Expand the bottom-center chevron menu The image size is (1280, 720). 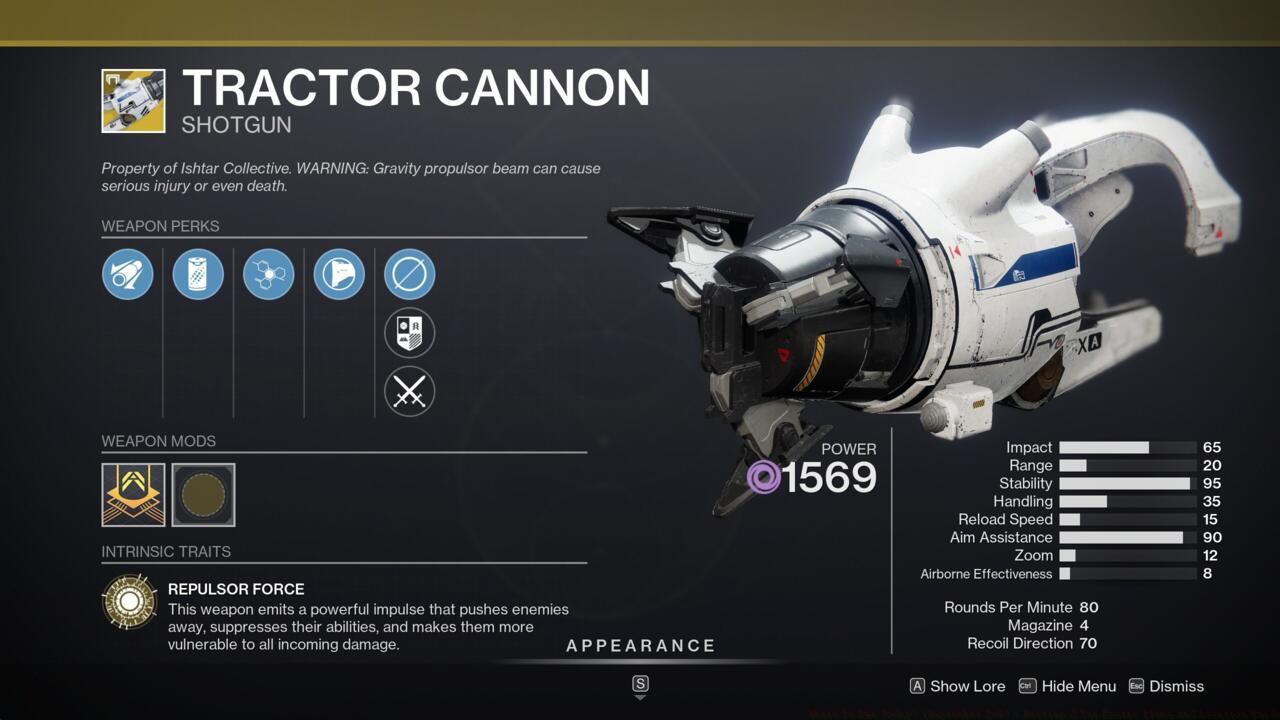[x=639, y=687]
